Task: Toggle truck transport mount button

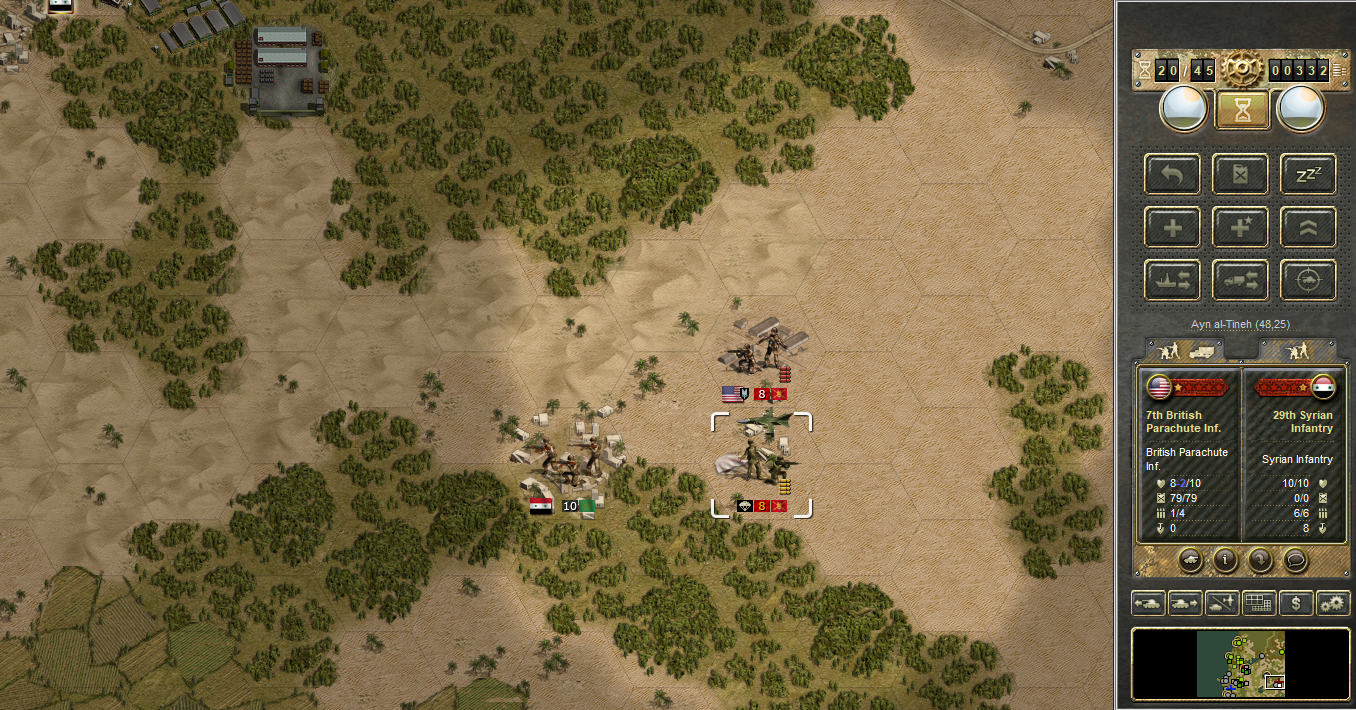Action: (x=1241, y=280)
